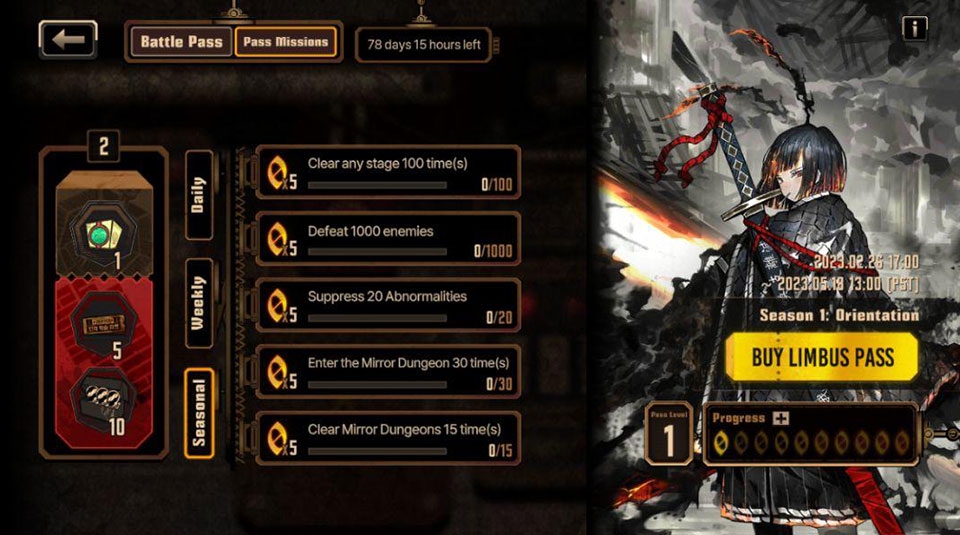The image size is (960, 535).
Task: Pick the Clear Mirror Dungeons 15 times mission
Action: point(388,438)
